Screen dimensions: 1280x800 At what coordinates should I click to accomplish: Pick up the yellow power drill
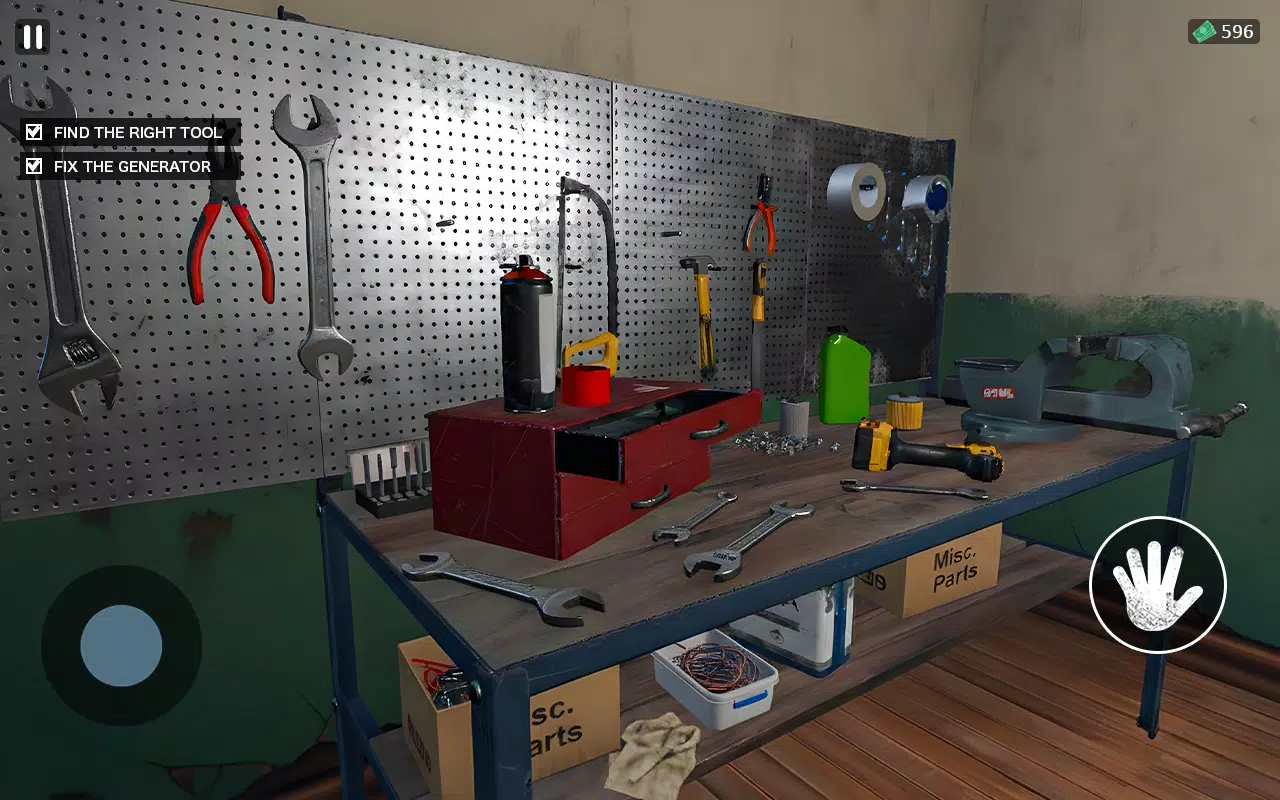tap(920, 450)
